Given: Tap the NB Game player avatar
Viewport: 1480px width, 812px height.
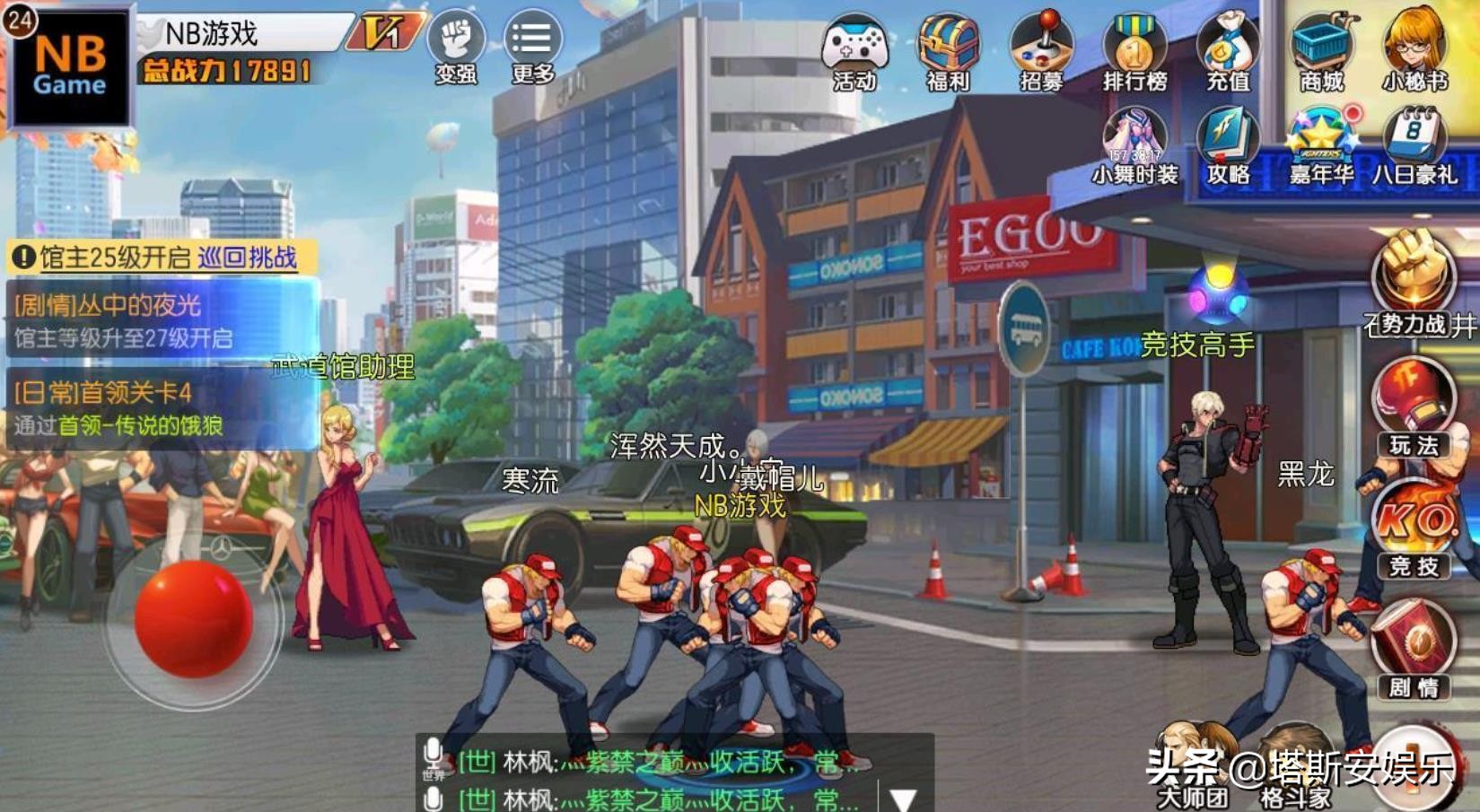Looking at the screenshot, I should click(70, 67).
